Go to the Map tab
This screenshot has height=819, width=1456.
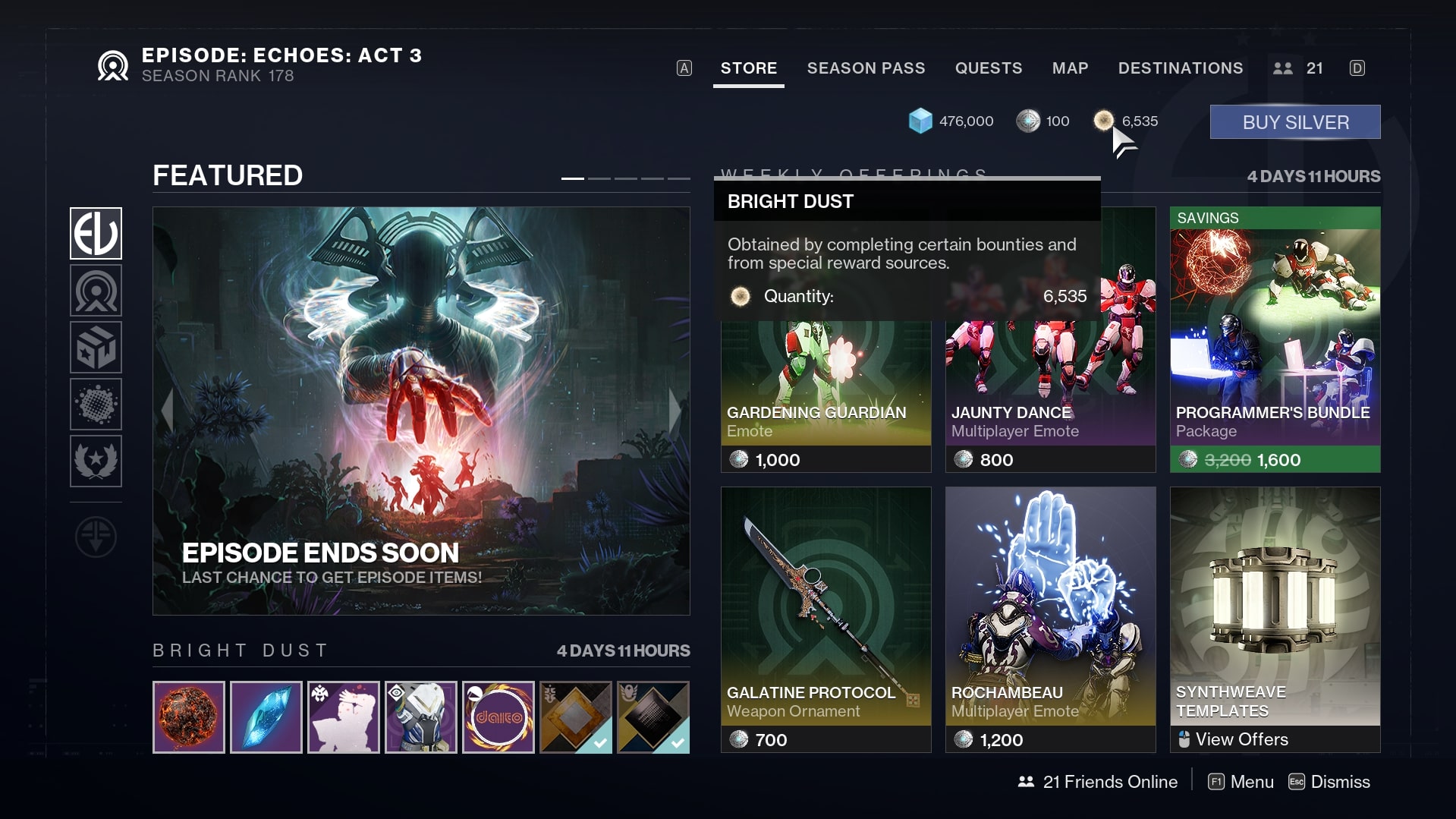1070,68
